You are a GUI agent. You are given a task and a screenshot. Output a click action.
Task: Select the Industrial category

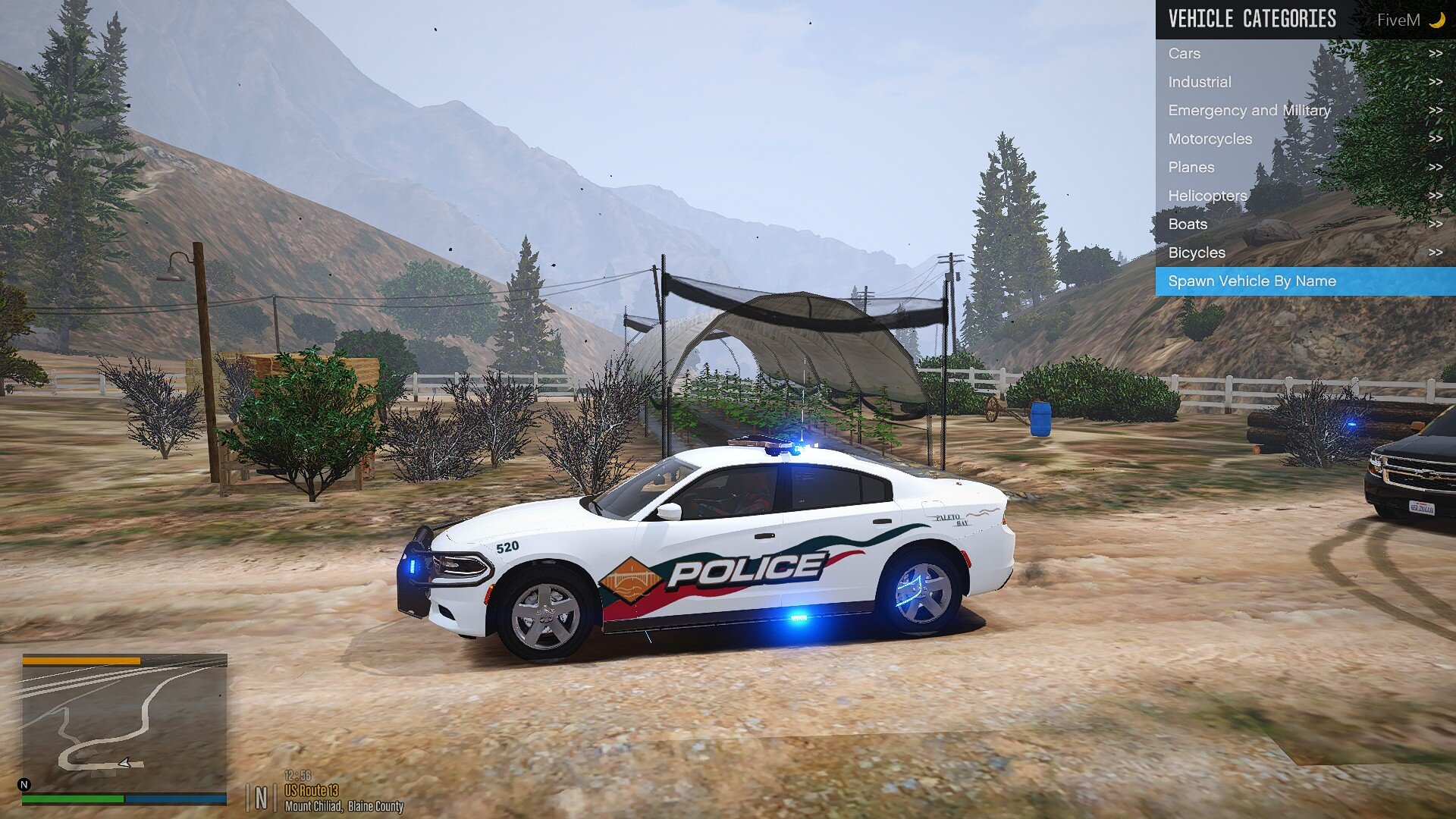tap(1304, 82)
